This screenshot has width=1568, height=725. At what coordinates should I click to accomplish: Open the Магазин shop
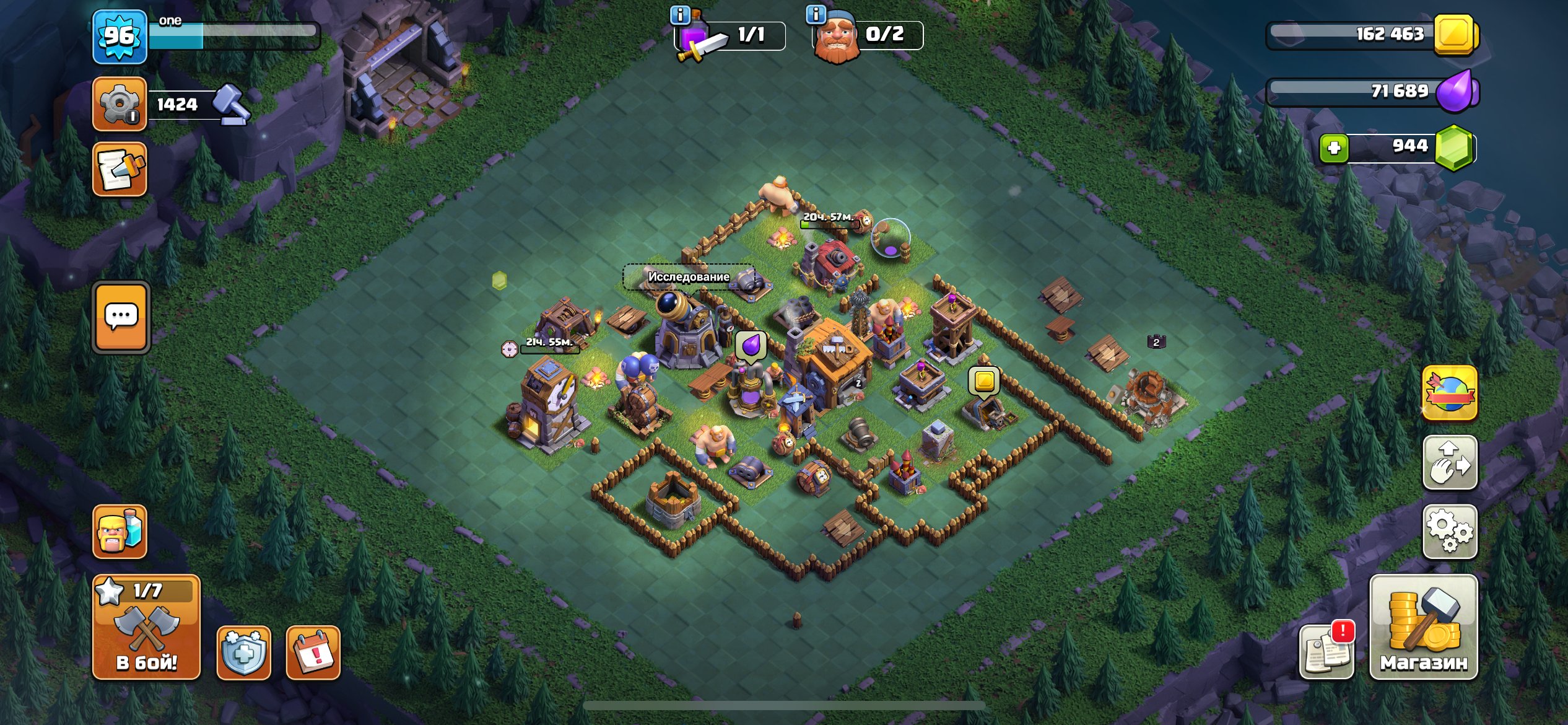[1423, 626]
